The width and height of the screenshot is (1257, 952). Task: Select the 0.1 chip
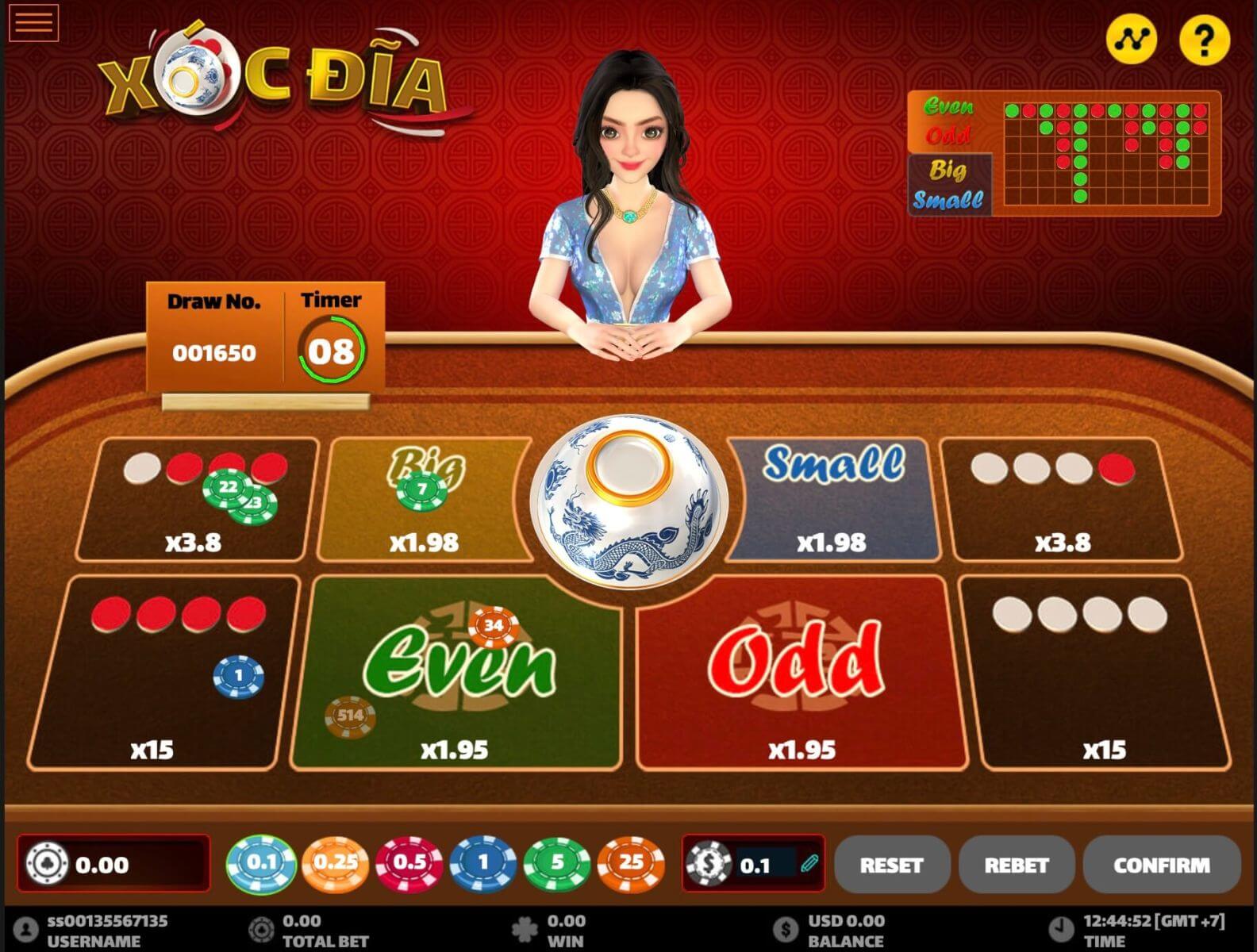[x=261, y=863]
